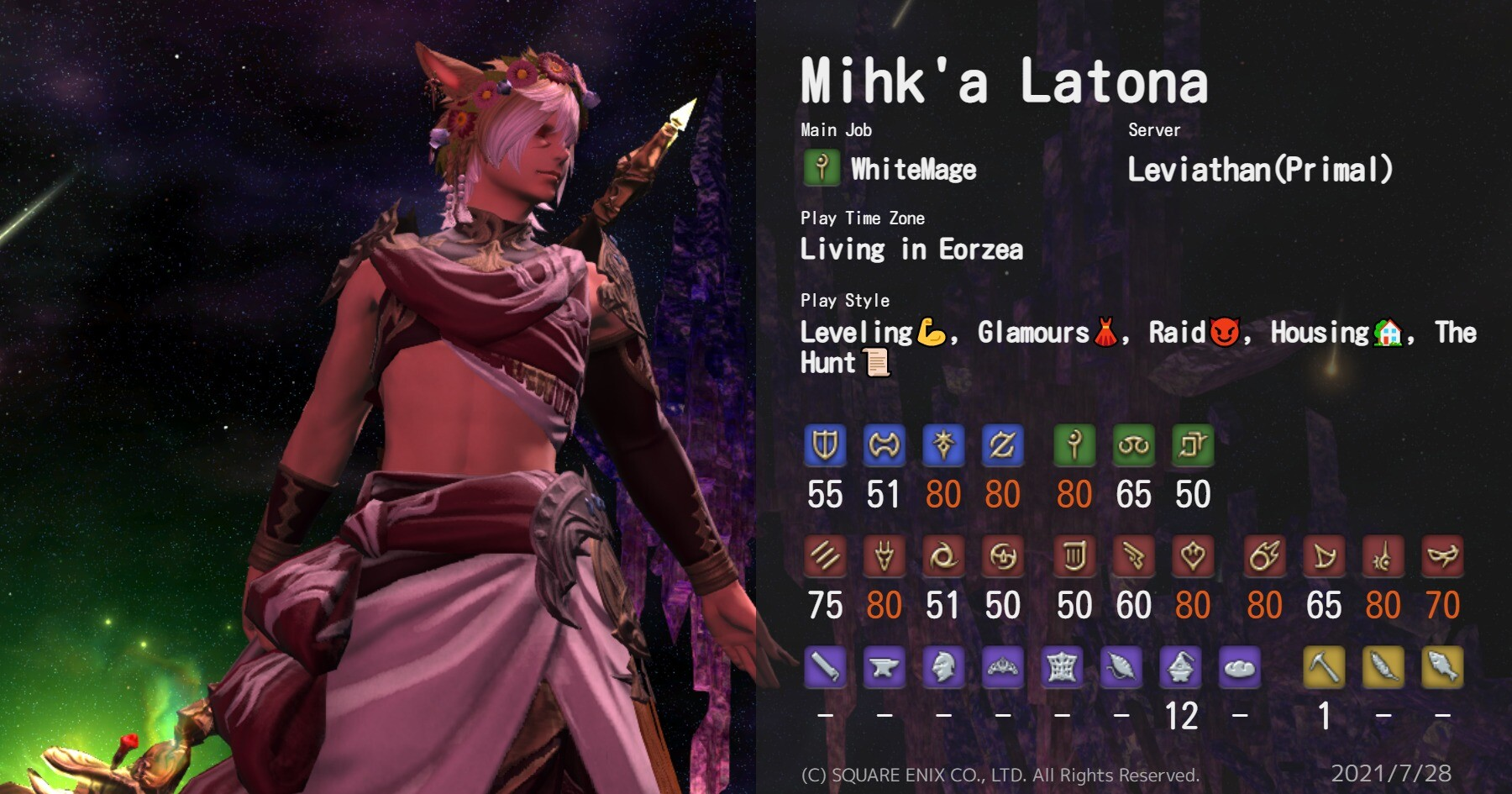Select the Bard job icon

pos(1074,555)
